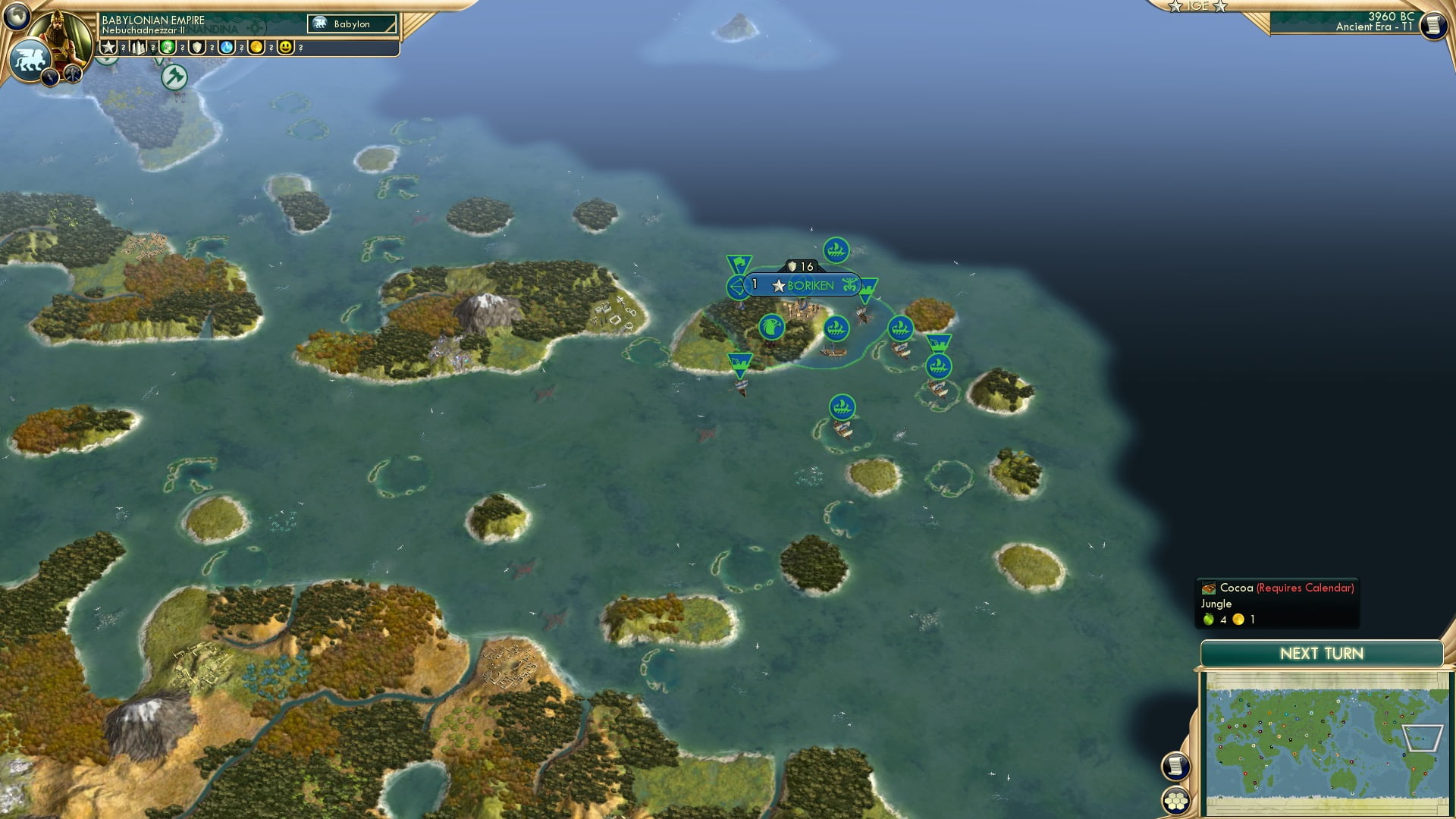The width and height of the screenshot is (1456, 819).
Task: Open the notification log scroll at top right
Action: (1433, 25)
